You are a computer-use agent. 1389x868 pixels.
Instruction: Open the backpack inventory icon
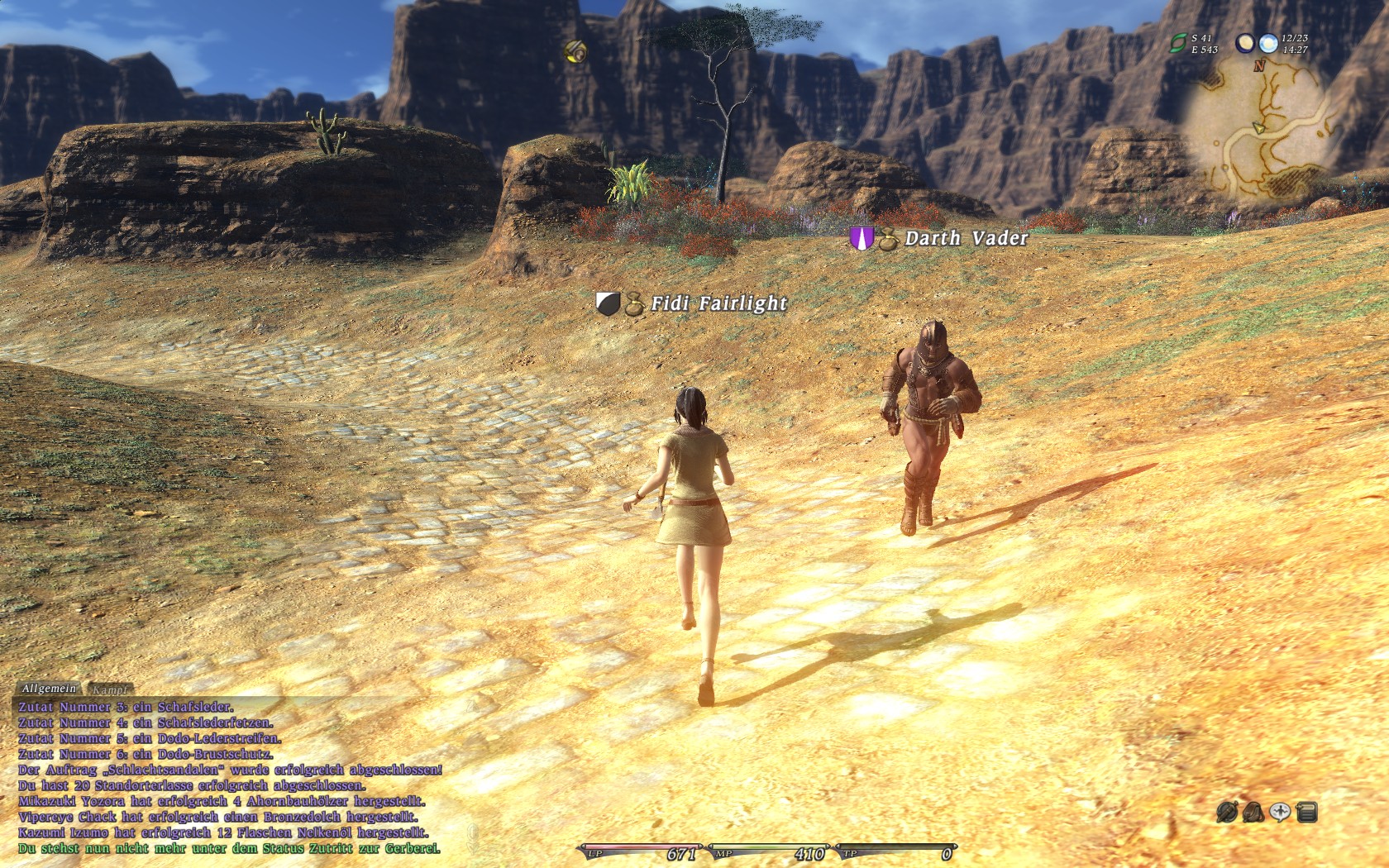click(1253, 812)
